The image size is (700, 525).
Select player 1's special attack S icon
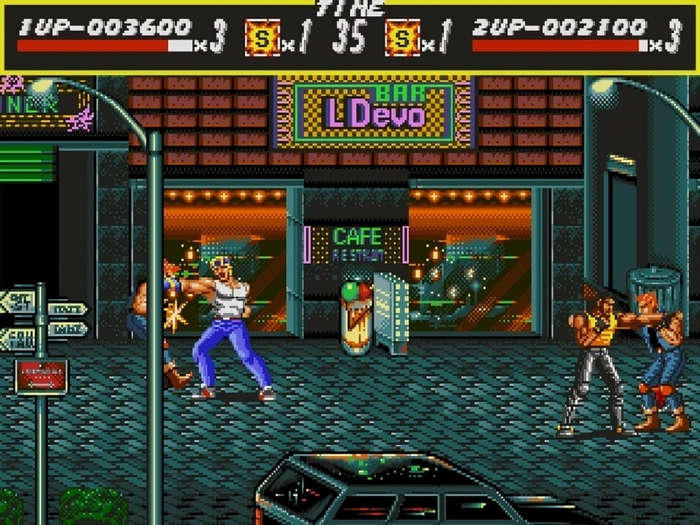pos(262,37)
